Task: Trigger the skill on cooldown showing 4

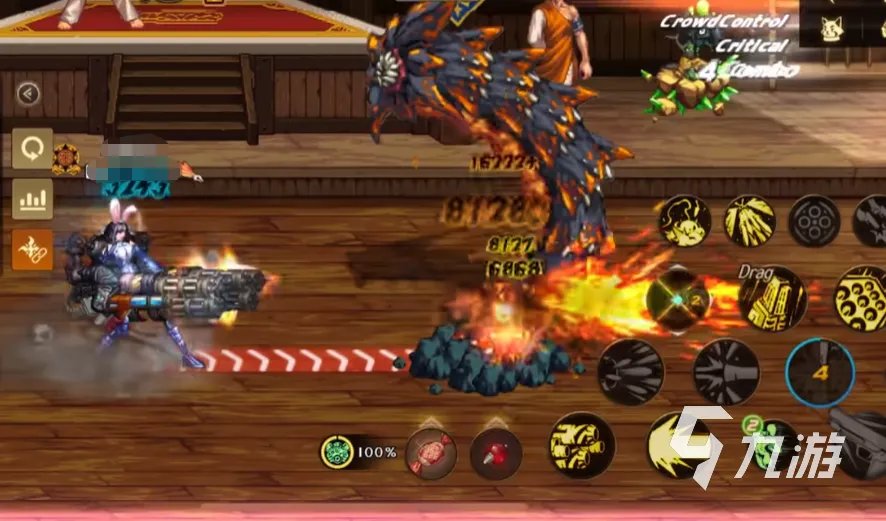Action: pos(819,373)
